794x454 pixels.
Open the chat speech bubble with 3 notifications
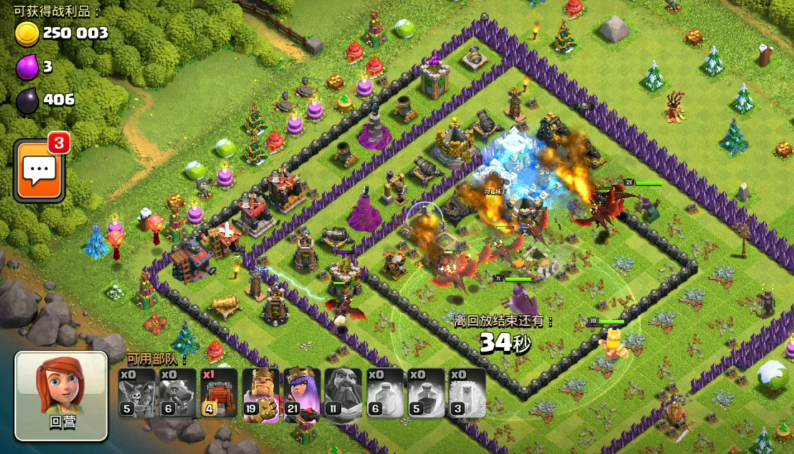click(40, 170)
